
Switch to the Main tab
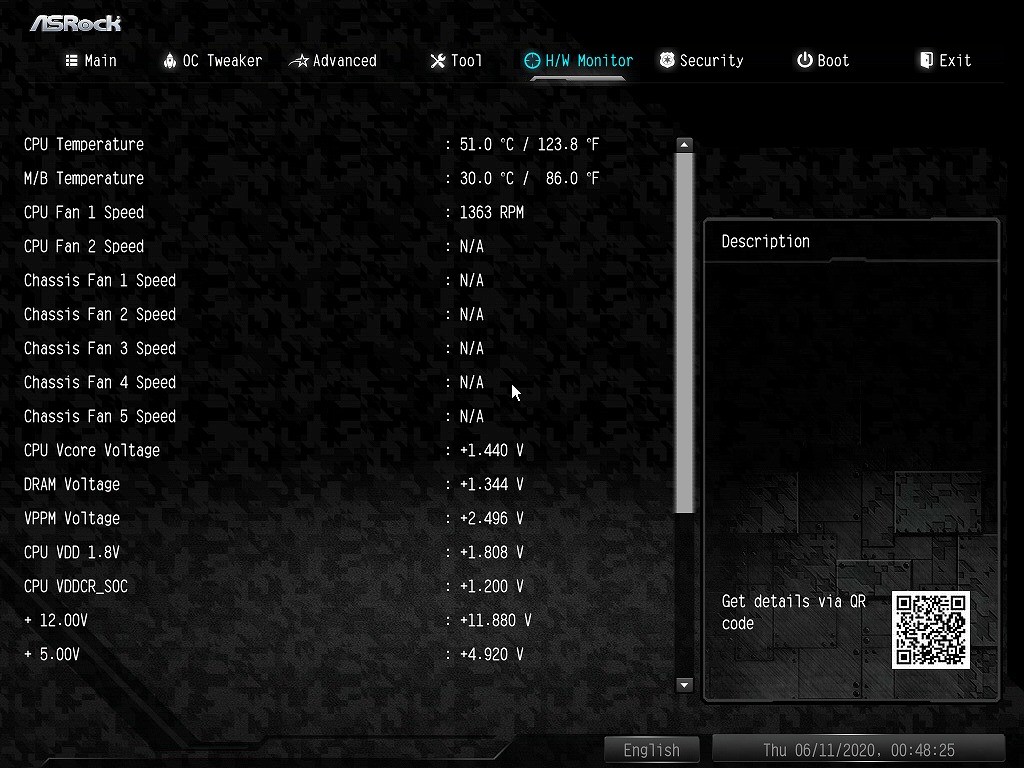[91, 61]
